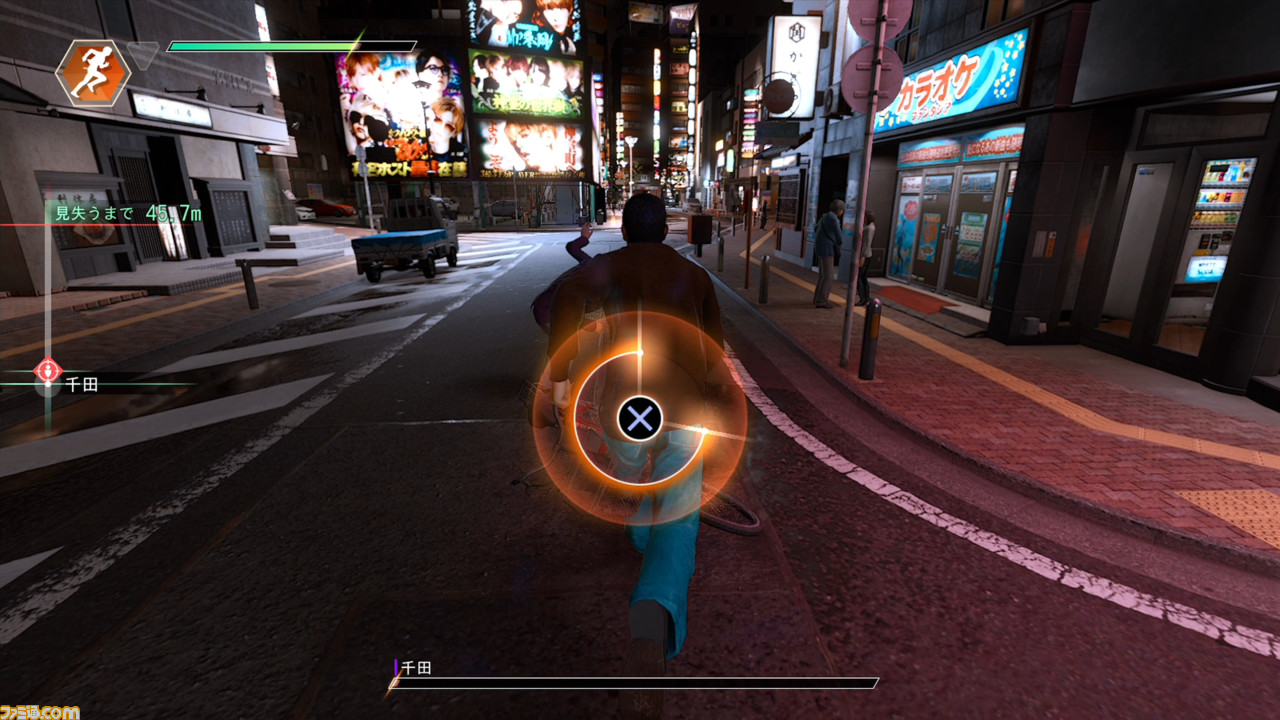Click the Famitsu.com watermark logo
The image size is (1280, 720).
[x=40, y=711]
